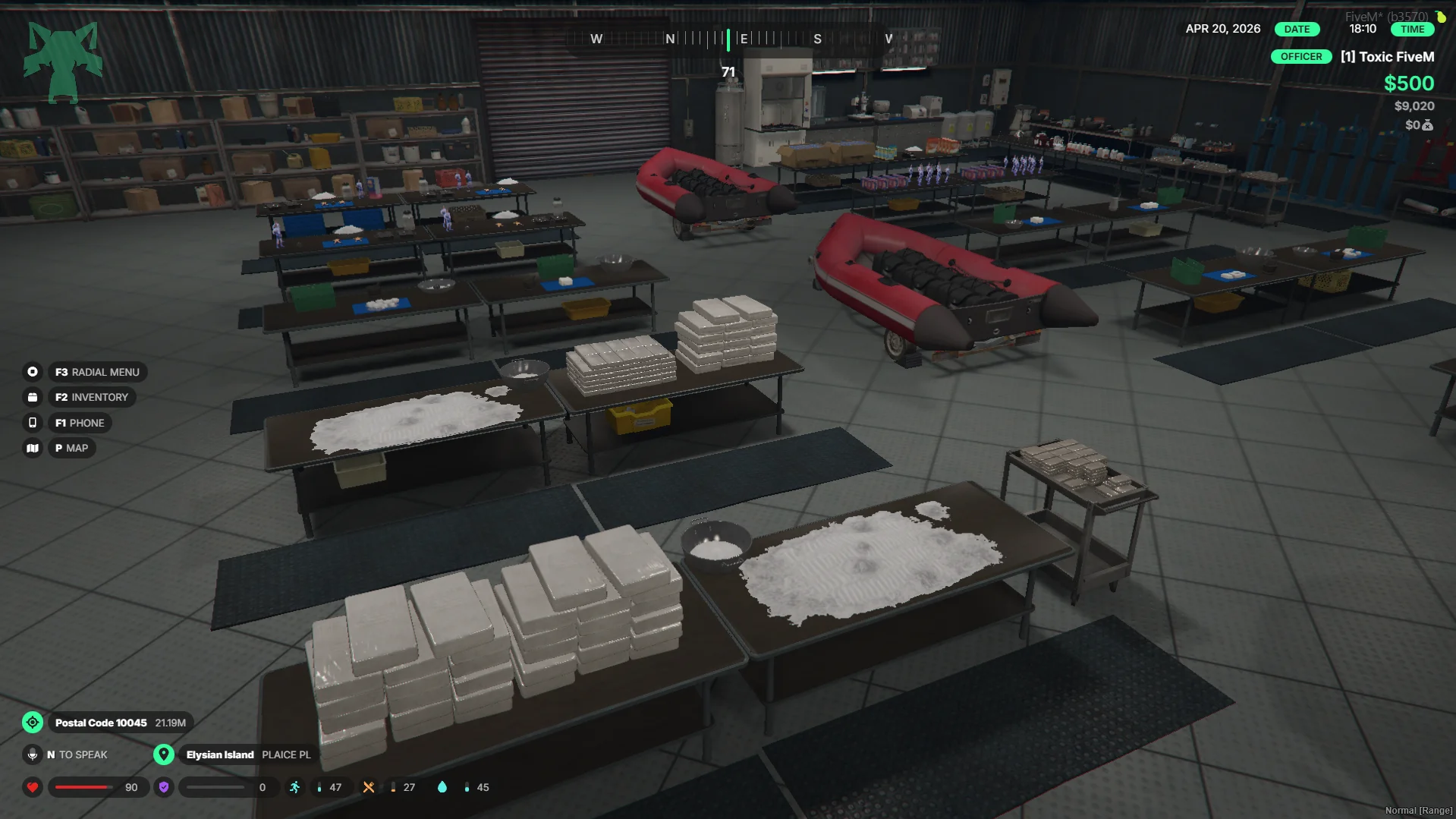Select the OFFICER job badge
The width and height of the screenshot is (1456, 819).
click(1300, 57)
